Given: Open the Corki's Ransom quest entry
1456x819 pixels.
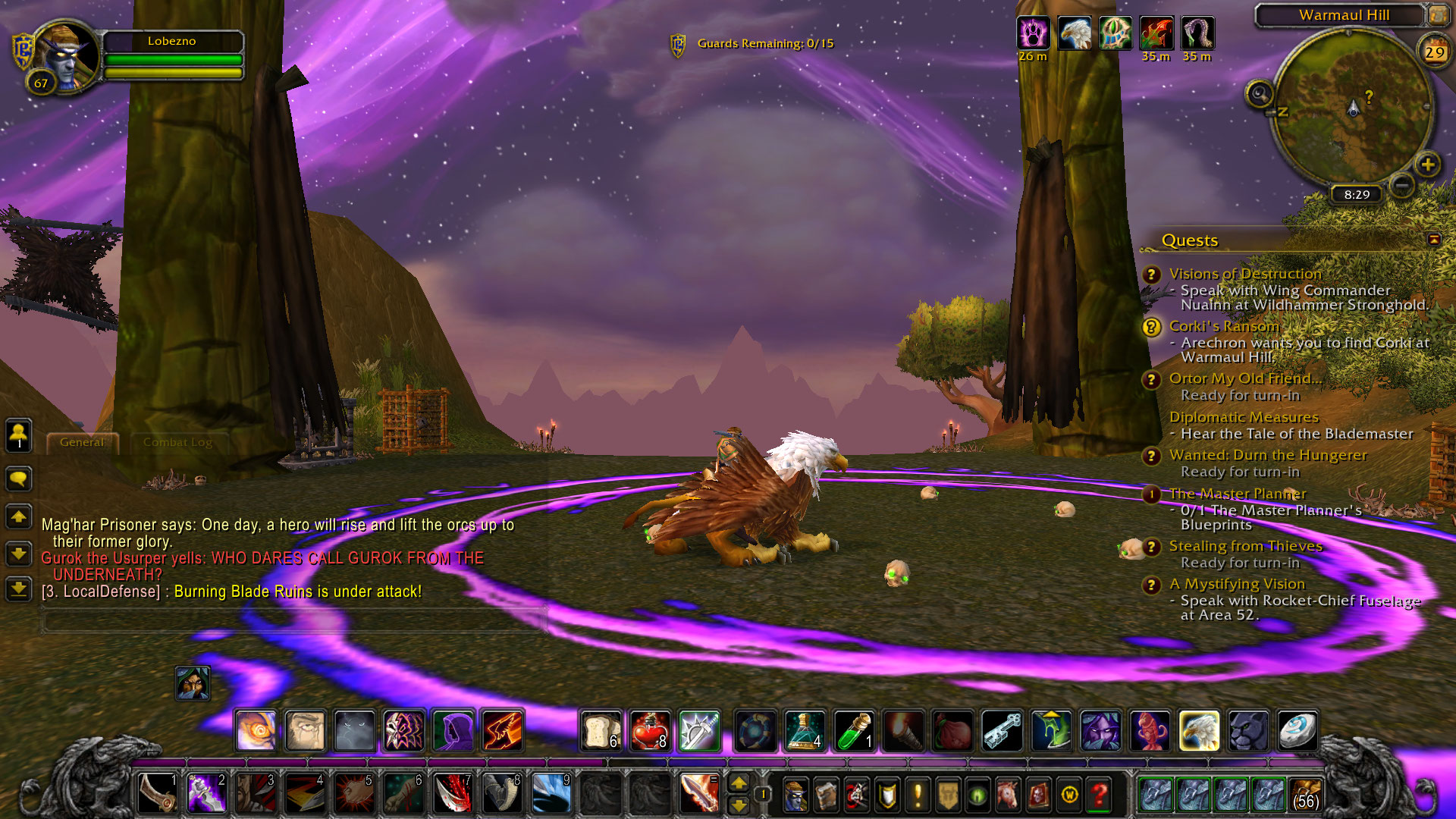Looking at the screenshot, I should [x=1223, y=326].
